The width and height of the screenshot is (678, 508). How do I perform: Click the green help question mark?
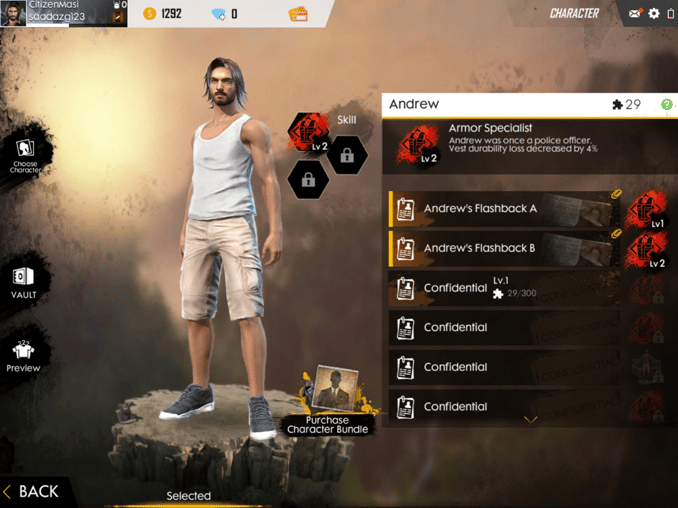click(666, 105)
